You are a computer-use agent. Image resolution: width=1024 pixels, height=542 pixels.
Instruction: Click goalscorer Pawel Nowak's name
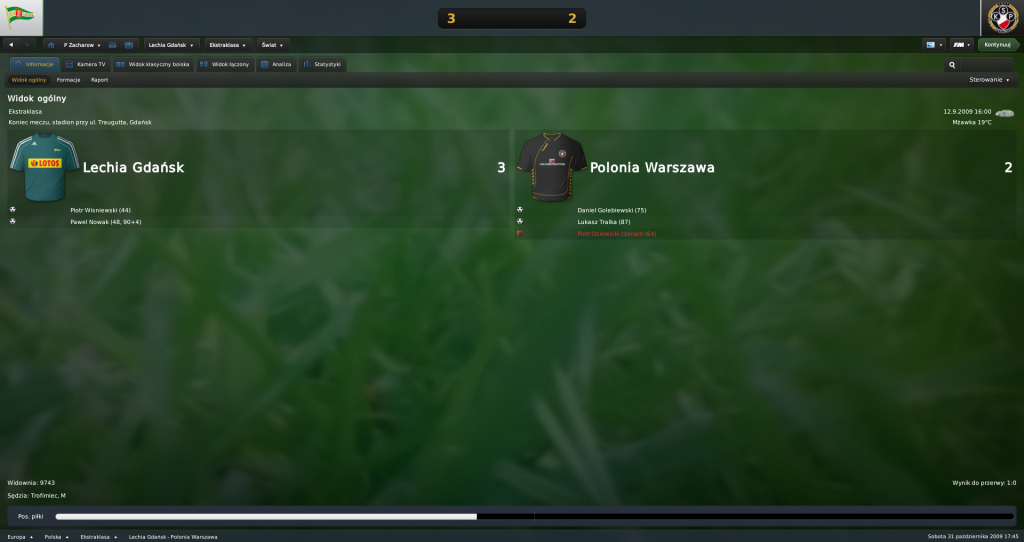click(x=105, y=221)
